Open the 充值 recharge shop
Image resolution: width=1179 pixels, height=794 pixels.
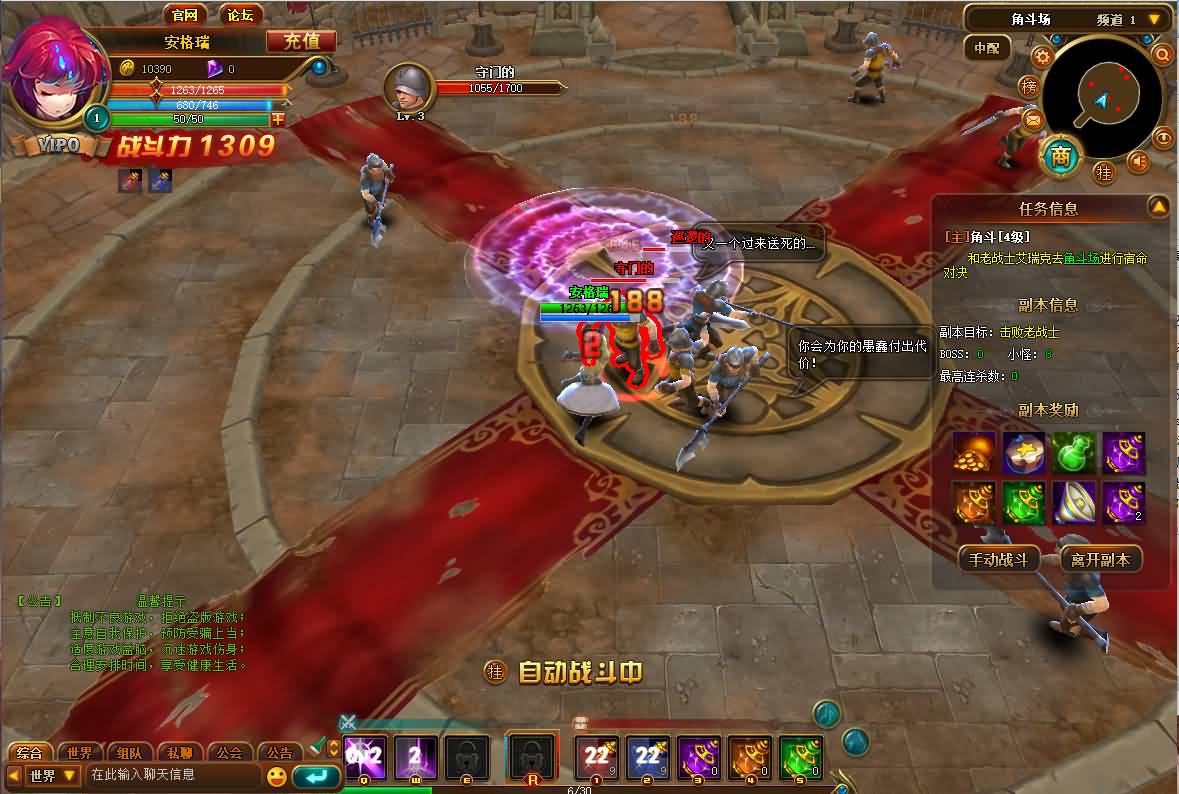coord(301,41)
